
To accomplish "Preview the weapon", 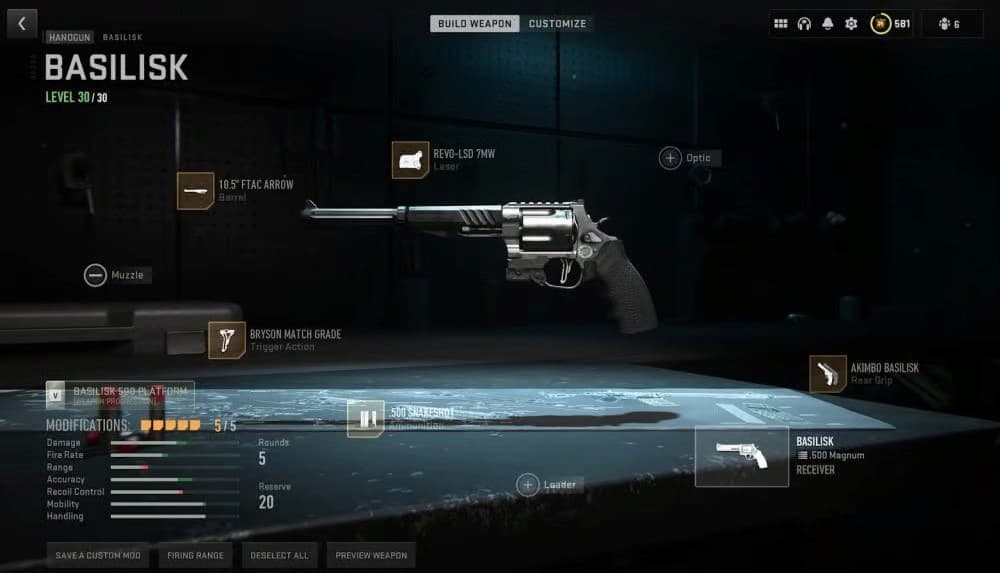I will (x=370, y=555).
